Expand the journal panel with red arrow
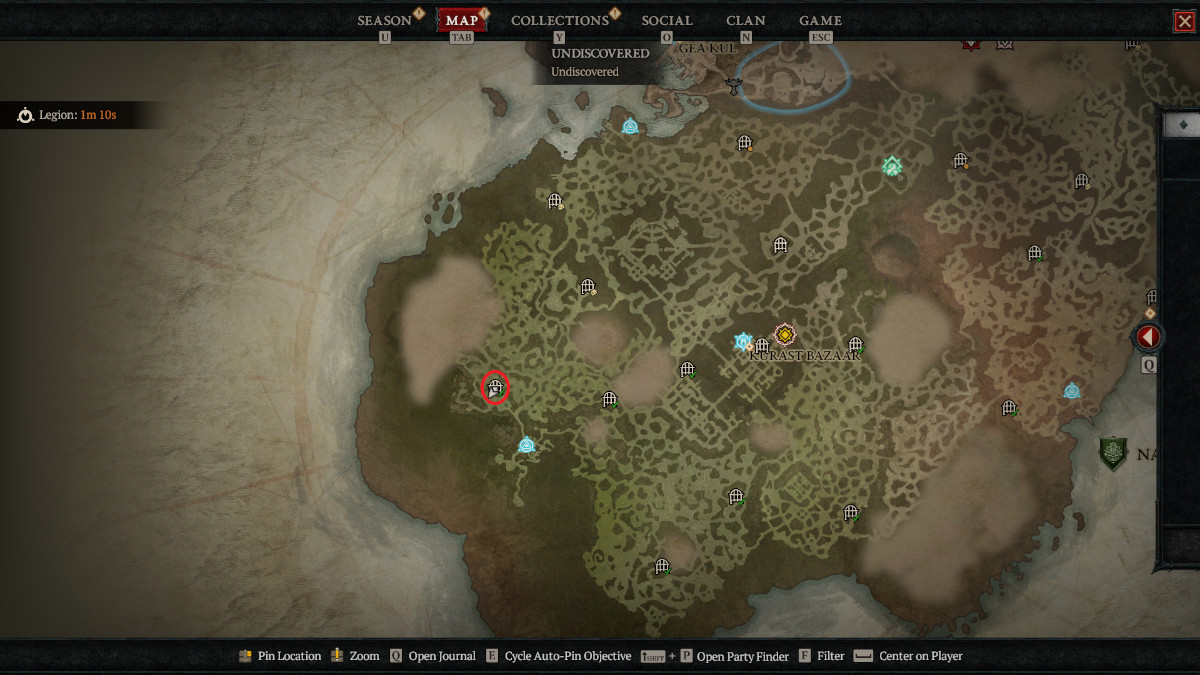Screen dimensions: 1200x675 (x=1147, y=337)
